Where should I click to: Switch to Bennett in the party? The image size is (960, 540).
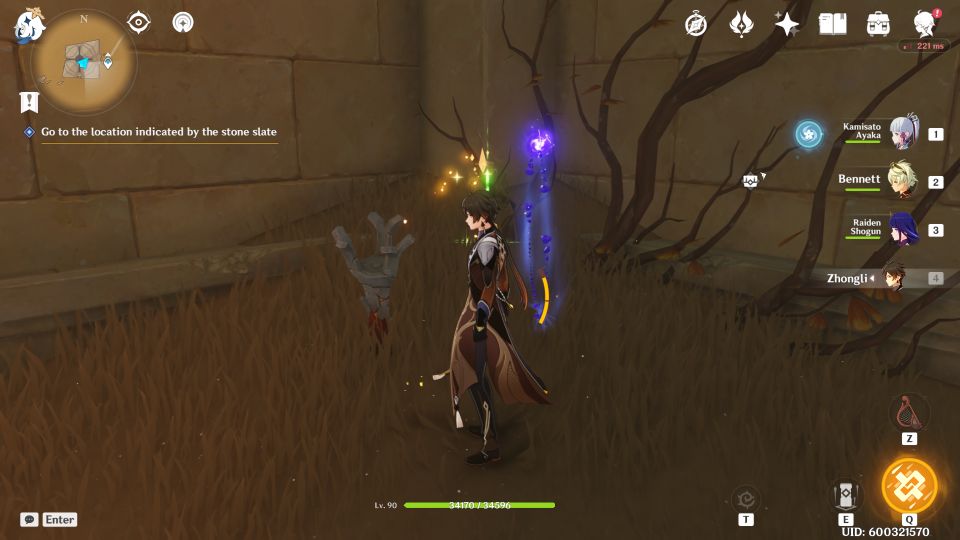[903, 181]
